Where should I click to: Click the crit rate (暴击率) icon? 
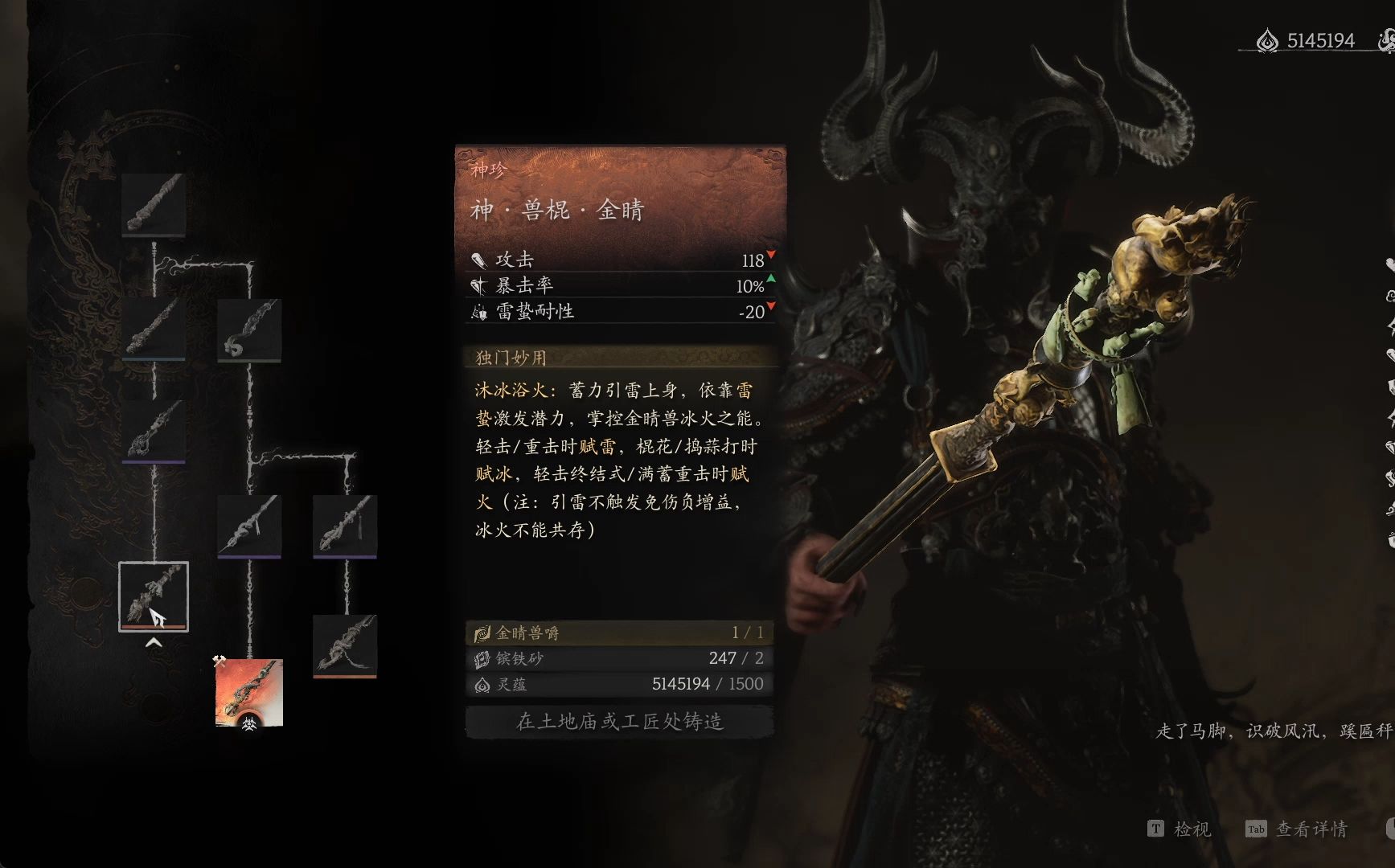click(x=480, y=285)
